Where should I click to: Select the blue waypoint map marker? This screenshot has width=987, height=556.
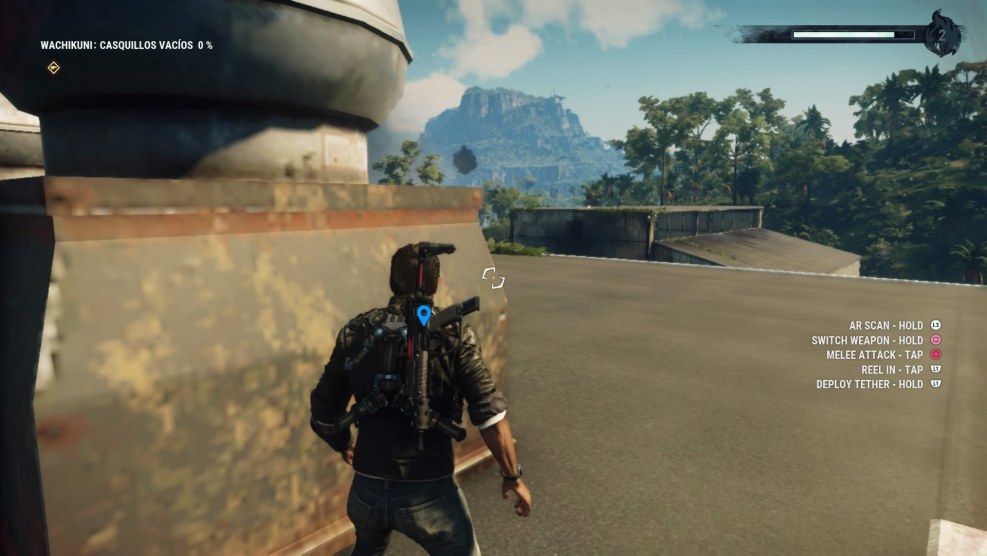pyautogui.click(x=424, y=316)
